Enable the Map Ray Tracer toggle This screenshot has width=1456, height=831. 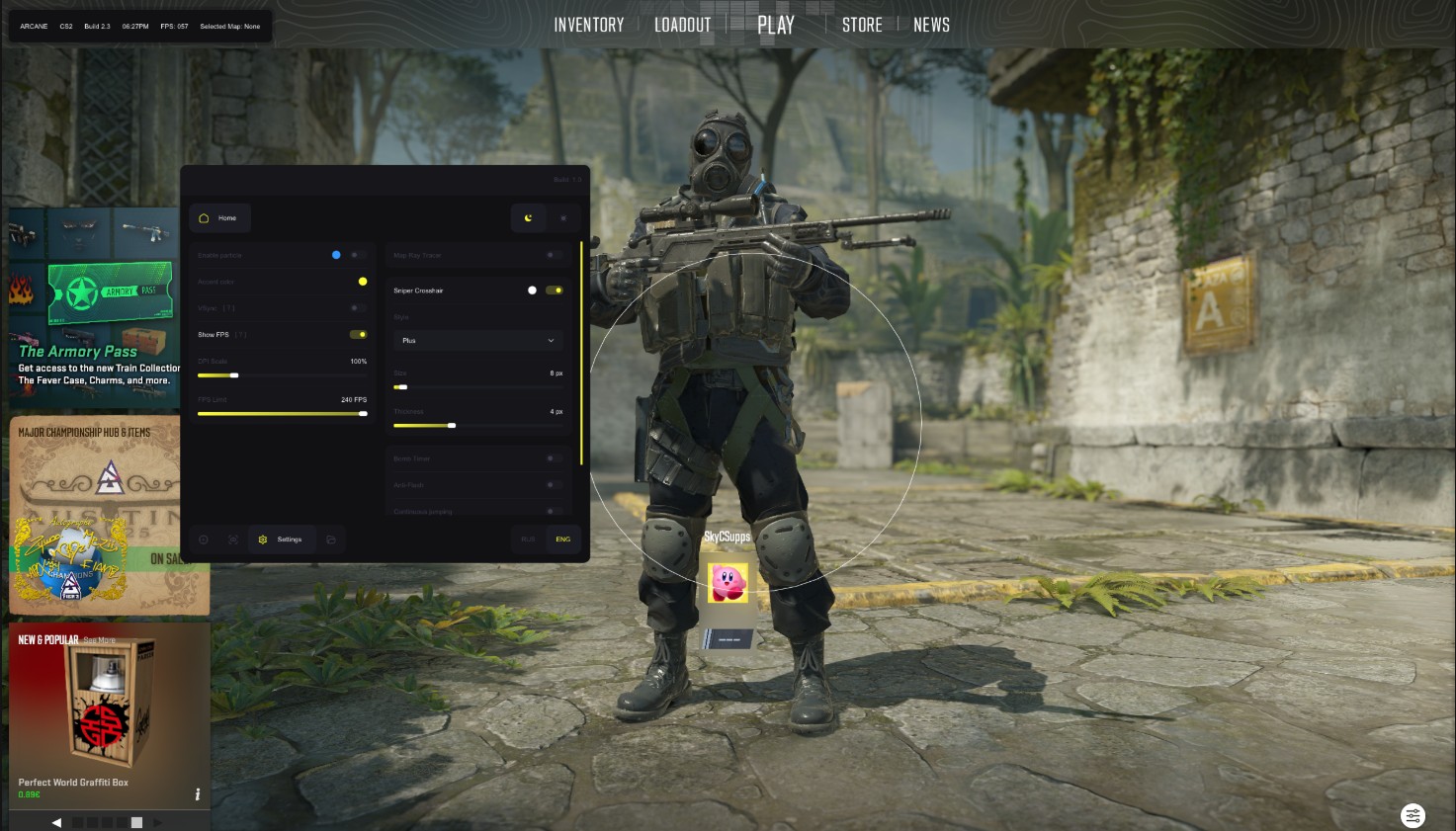(552, 255)
